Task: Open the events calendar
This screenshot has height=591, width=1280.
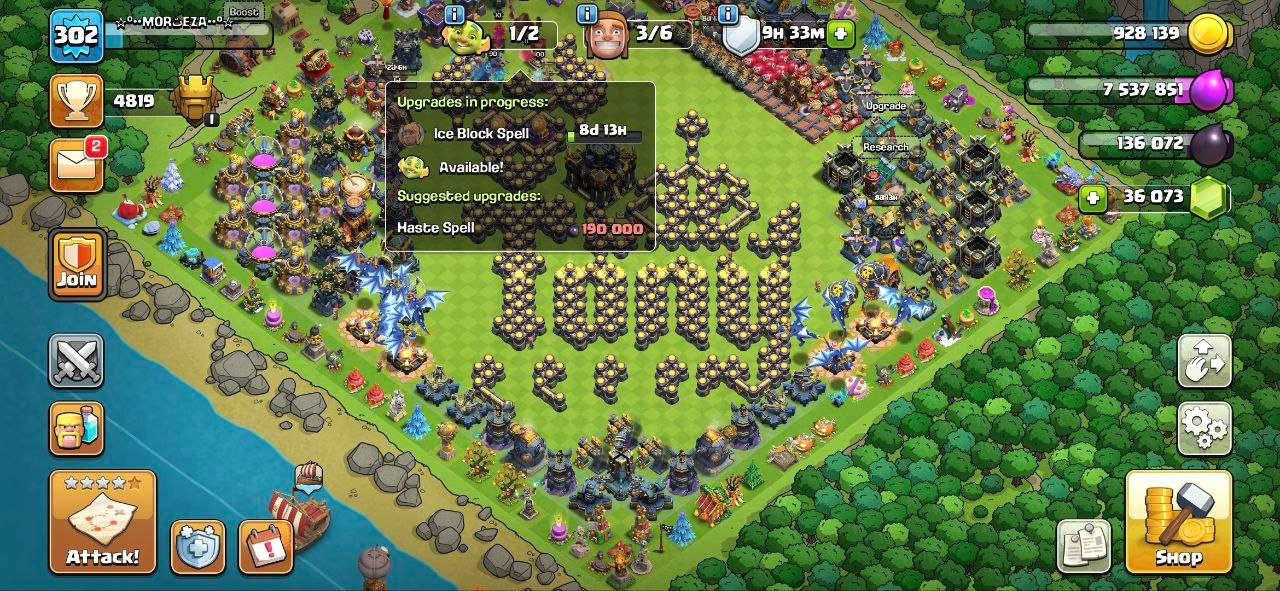Action: coord(265,547)
